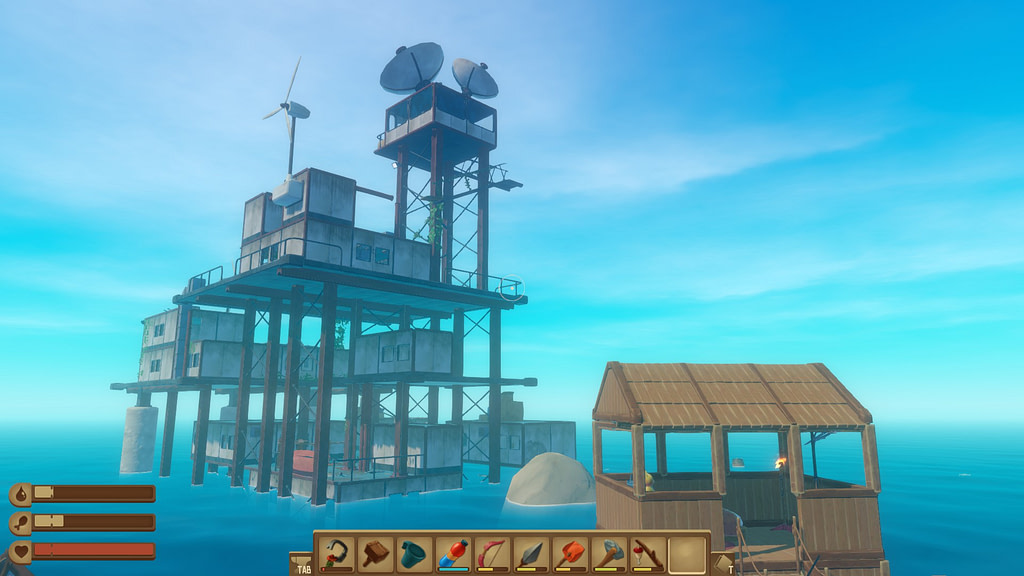1024x576 pixels.
Task: Equip the stone axe
Action: tap(609, 553)
